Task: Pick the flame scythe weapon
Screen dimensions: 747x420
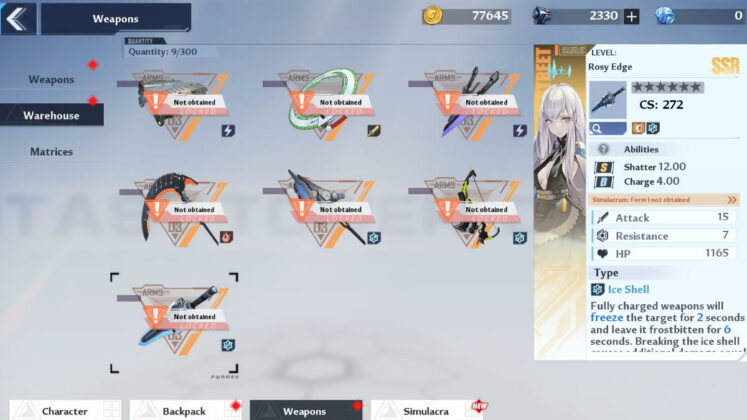Action: click(x=175, y=211)
